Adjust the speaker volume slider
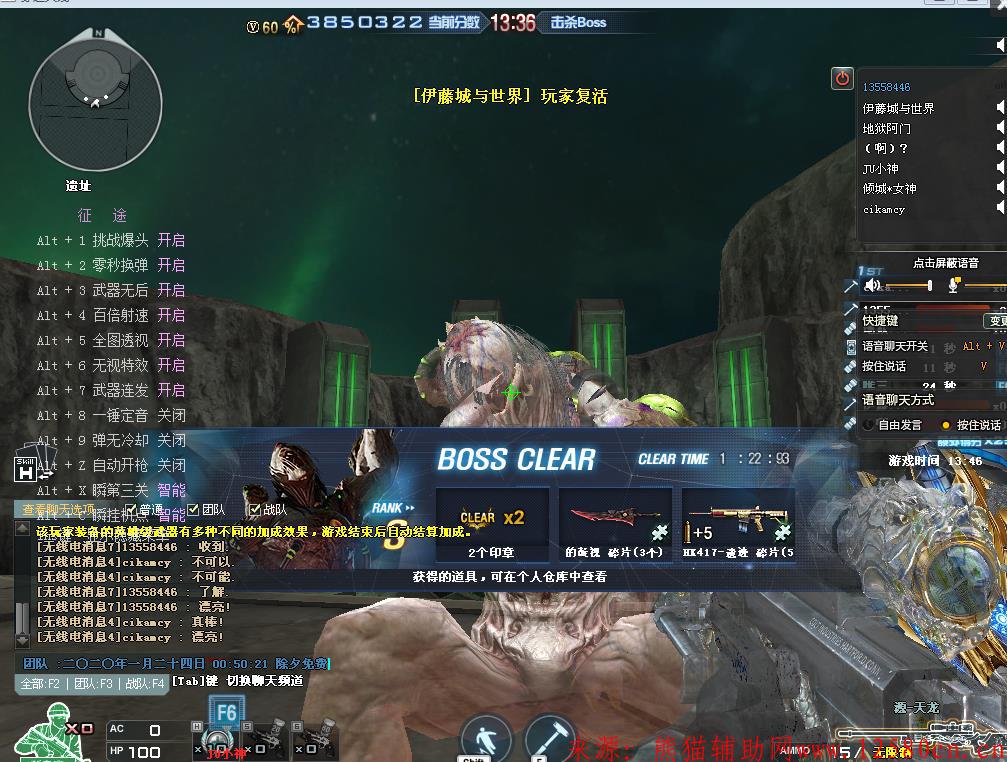Screen dimensions: 1007x762 (x=928, y=286)
